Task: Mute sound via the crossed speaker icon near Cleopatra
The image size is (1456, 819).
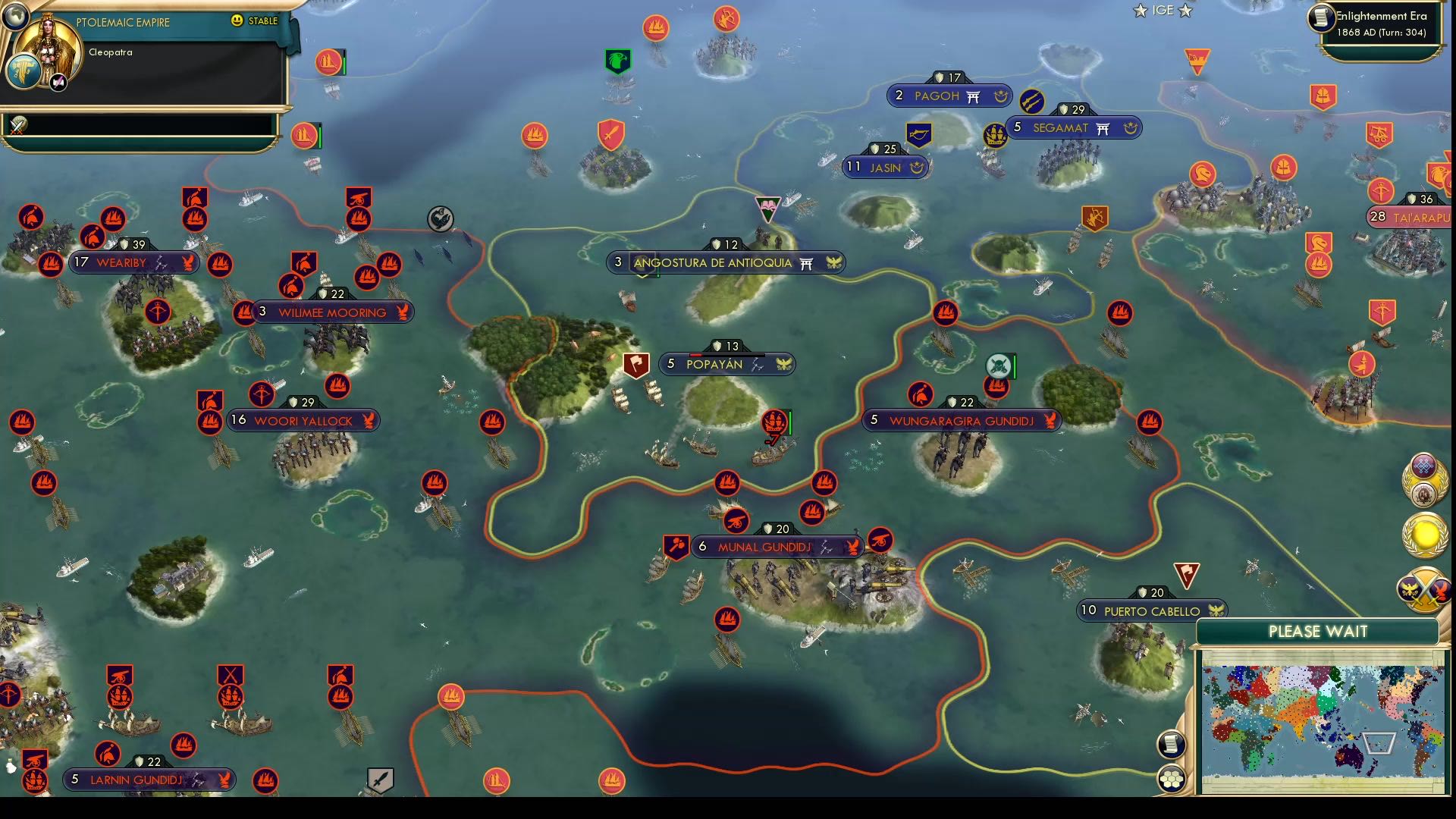Action: coord(57,81)
